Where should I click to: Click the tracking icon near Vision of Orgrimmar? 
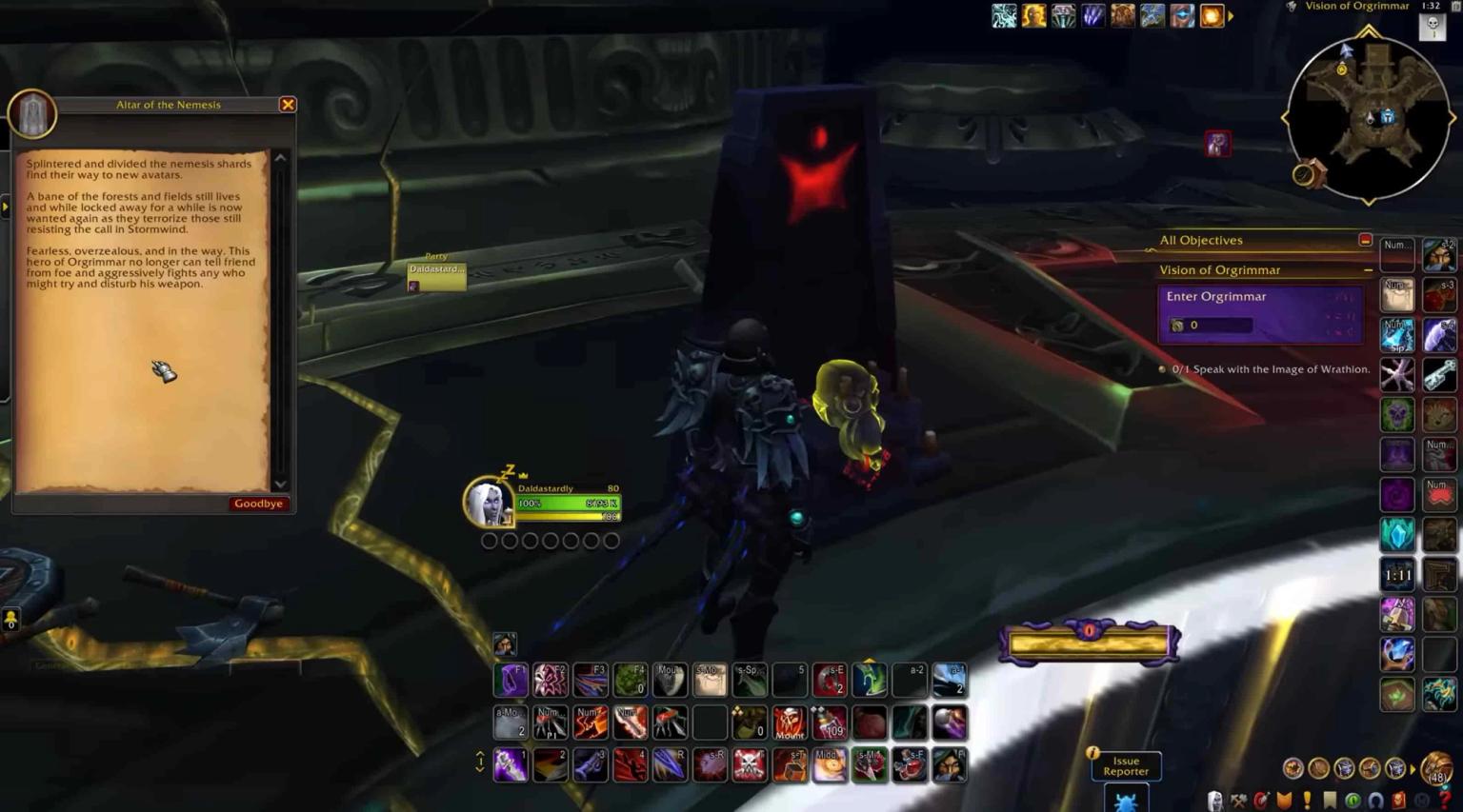pos(1292,7)
